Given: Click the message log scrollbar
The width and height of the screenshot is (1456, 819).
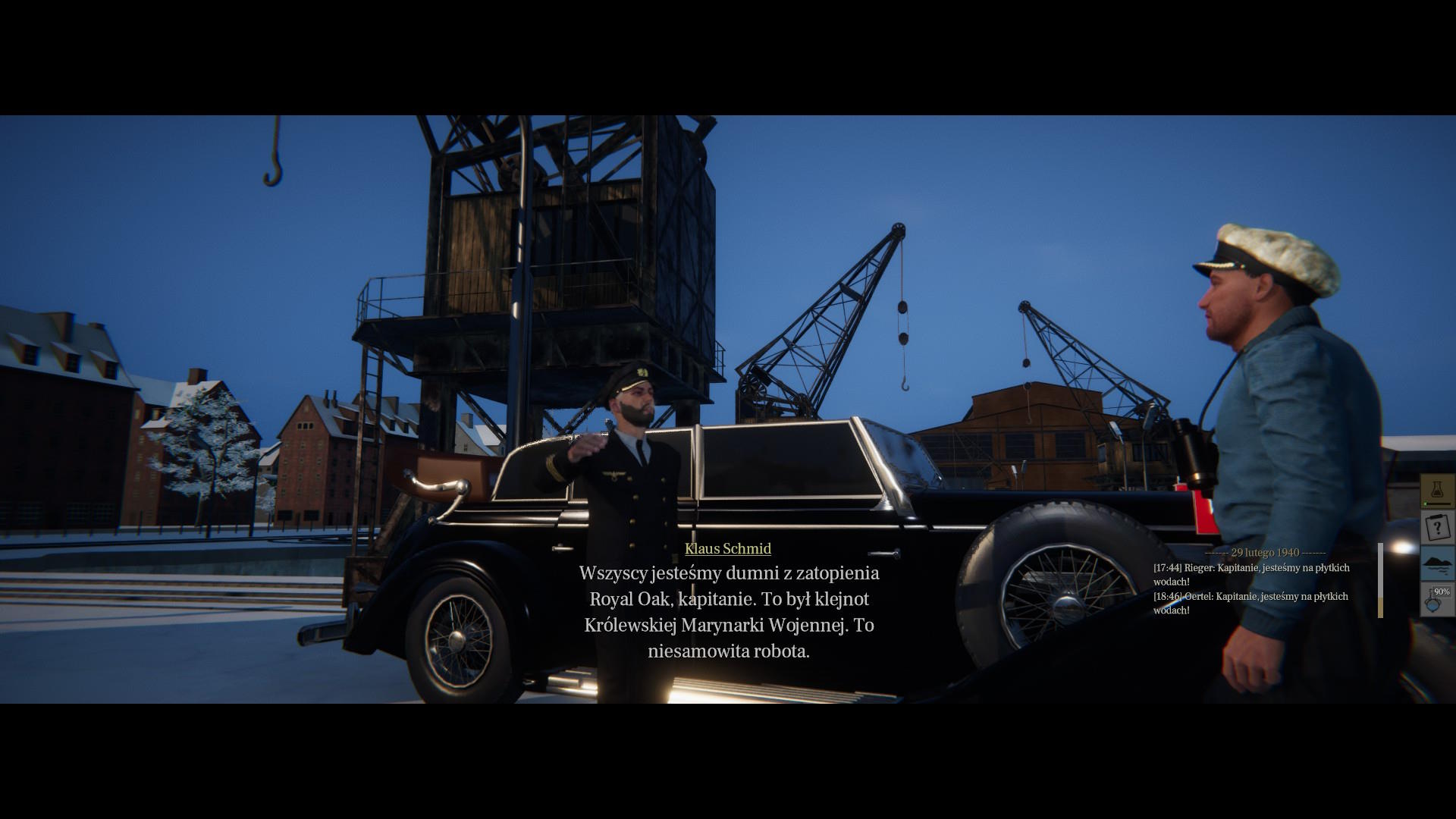Looking at the screenshot, I should point(1380,580).
